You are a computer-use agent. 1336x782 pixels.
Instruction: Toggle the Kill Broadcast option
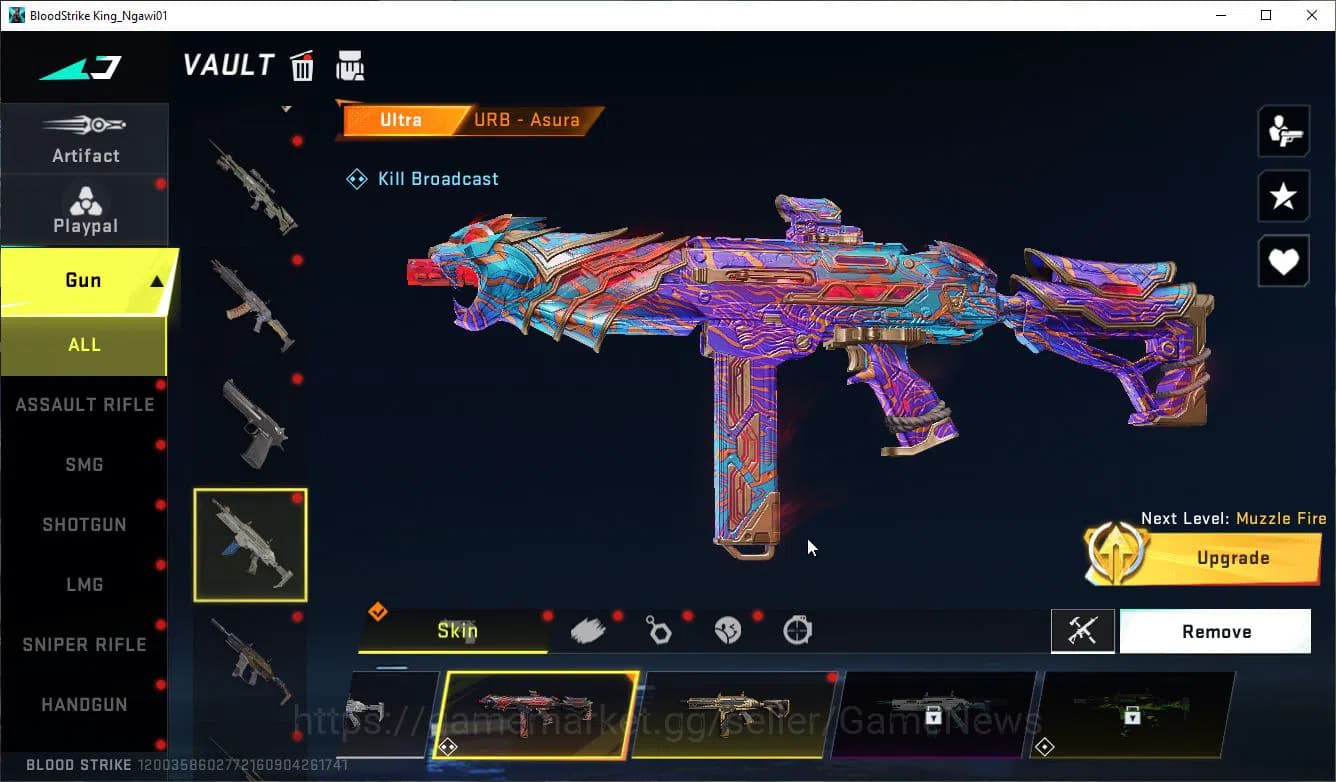(x=422, y=178)
